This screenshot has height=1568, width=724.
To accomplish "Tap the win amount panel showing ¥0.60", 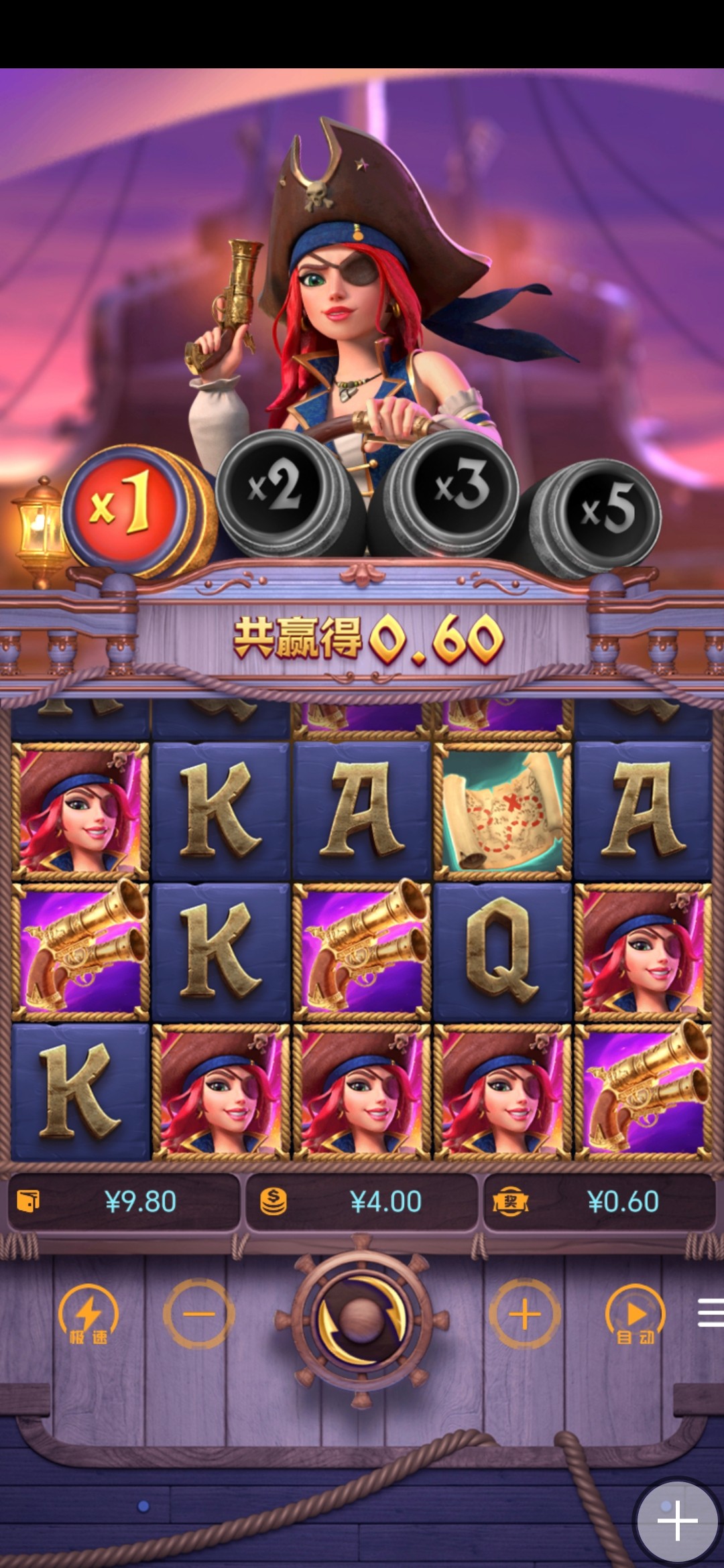I will pyautogui.click(x=599, y=1201).
